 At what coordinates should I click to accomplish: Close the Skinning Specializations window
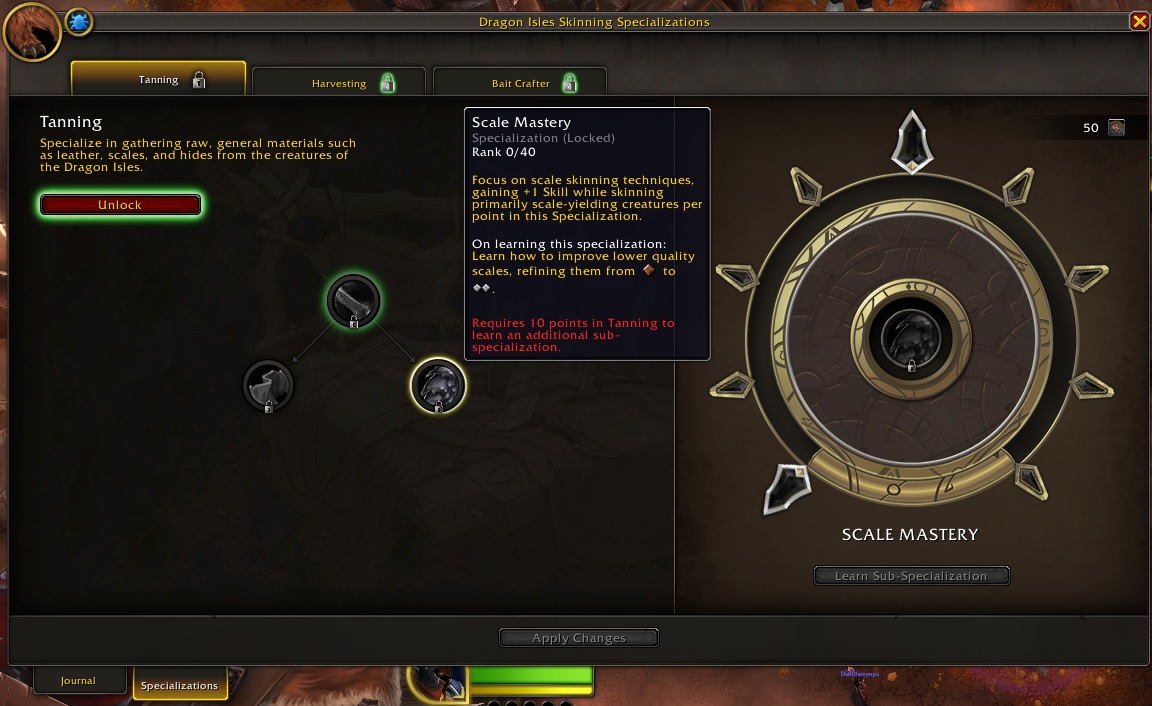[x=1138, y=21]
